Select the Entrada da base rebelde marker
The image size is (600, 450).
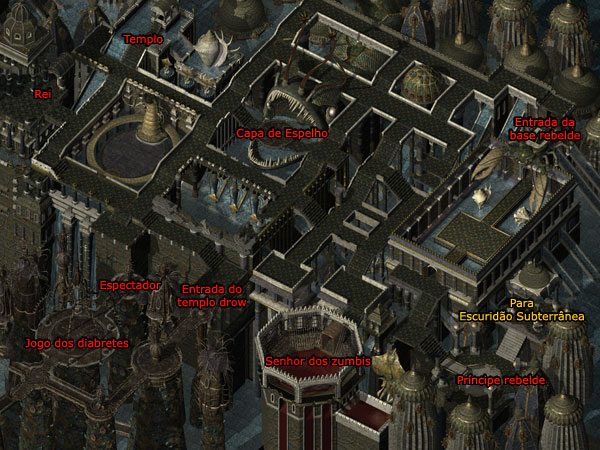click(x=545, y=129)
